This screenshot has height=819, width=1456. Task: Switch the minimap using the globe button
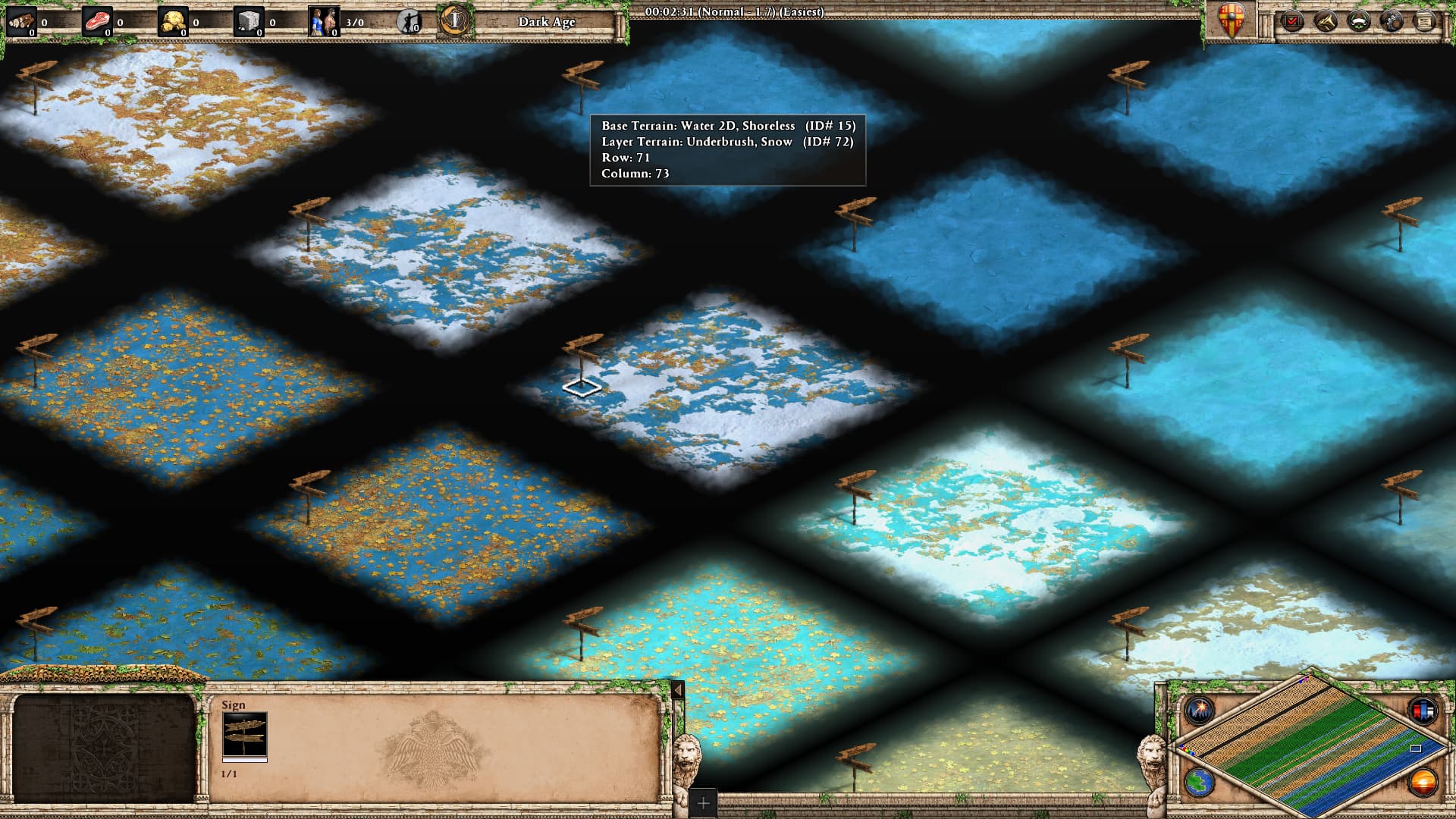1199,782
